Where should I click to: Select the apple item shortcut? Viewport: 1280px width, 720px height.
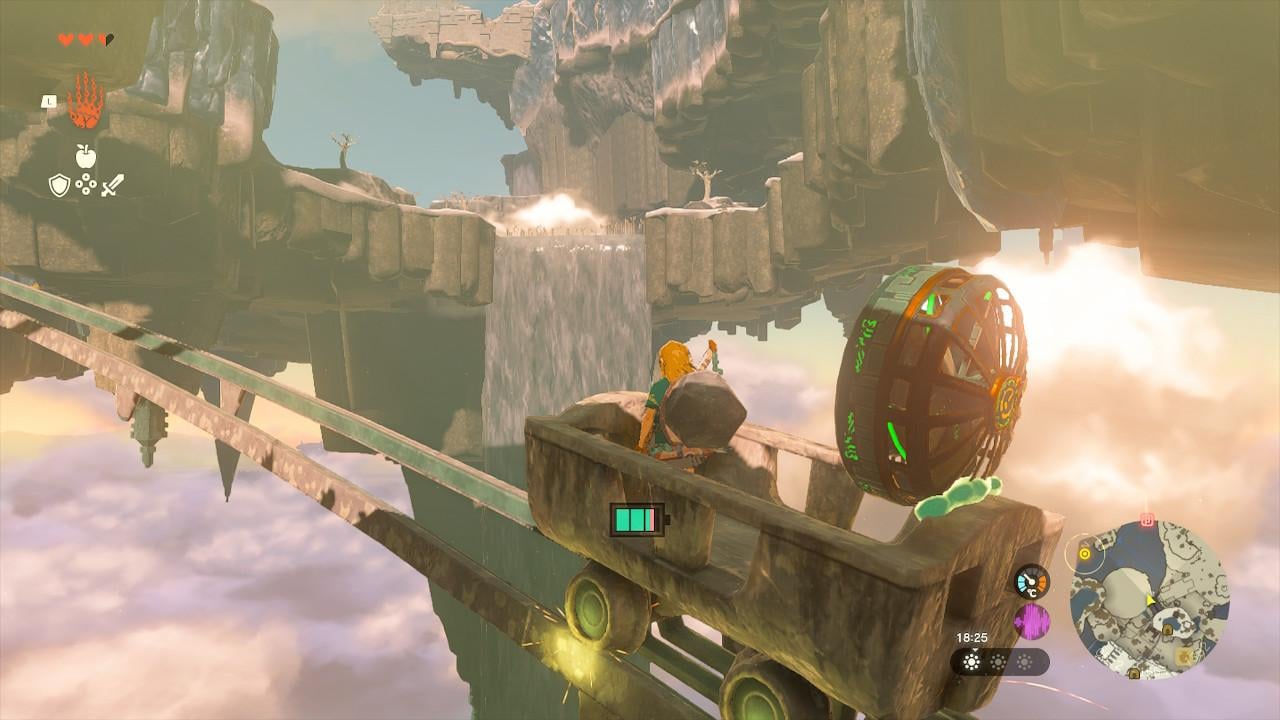point(85,155)
